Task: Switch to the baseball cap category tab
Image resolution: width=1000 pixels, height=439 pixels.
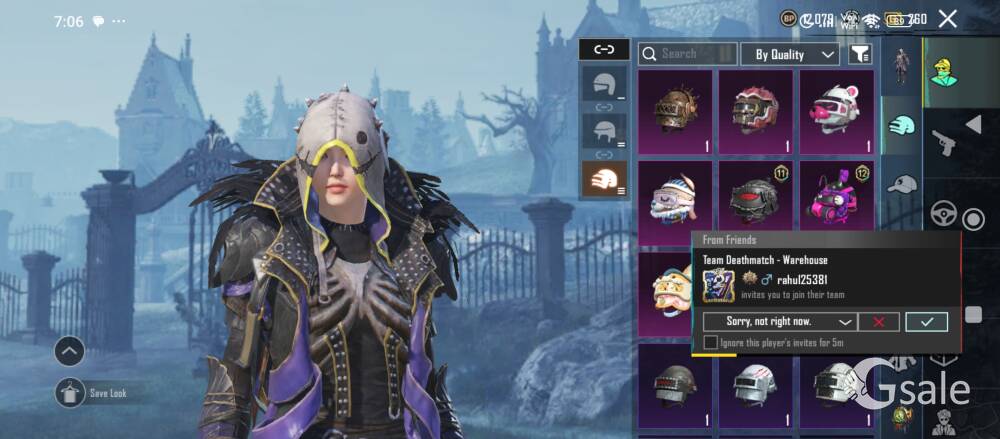Action: point(902,184)
